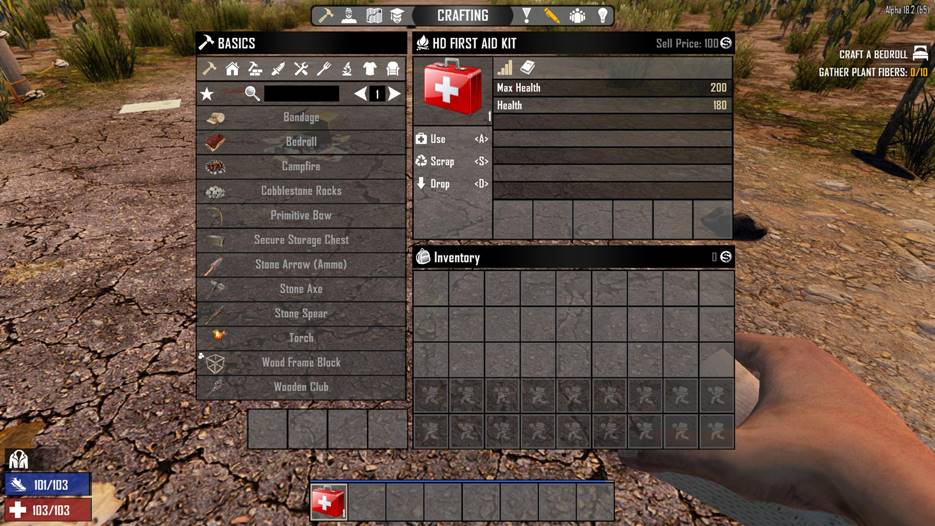935x526 pixels.
Task: Select the first aid kit hotbar slot
Action: point(329,502)
